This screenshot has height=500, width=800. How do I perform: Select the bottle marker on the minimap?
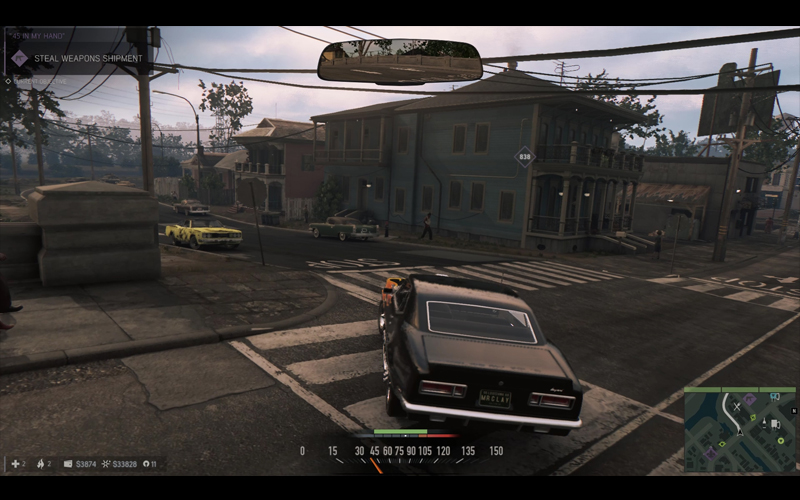[764, 423]
